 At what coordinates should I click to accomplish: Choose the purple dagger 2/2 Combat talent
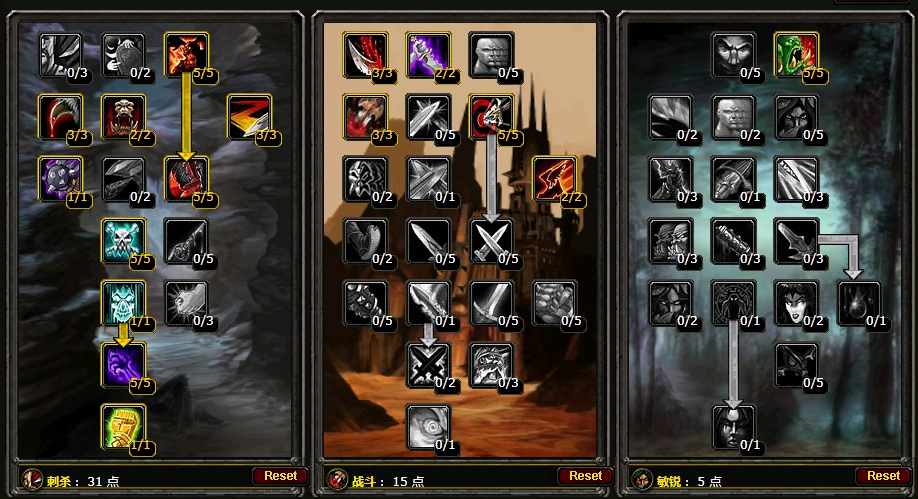click(427, 54)
